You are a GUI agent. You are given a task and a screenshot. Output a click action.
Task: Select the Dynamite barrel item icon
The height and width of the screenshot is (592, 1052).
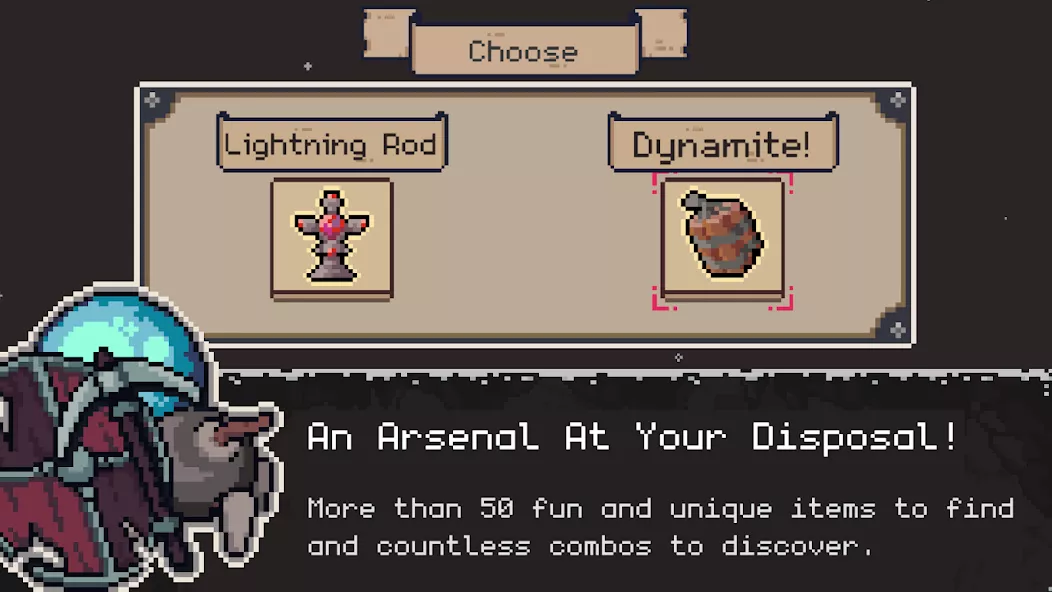[722, 238]
